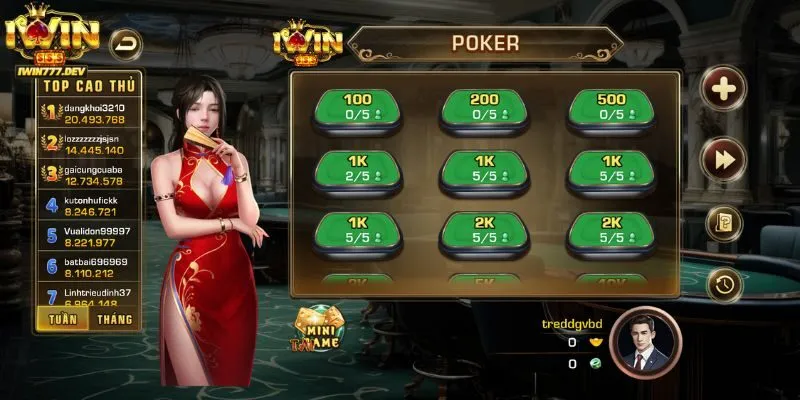Viewport: 800px width, 400px height.
Task: Create a table with the plus button
Action: pos(723,89)
